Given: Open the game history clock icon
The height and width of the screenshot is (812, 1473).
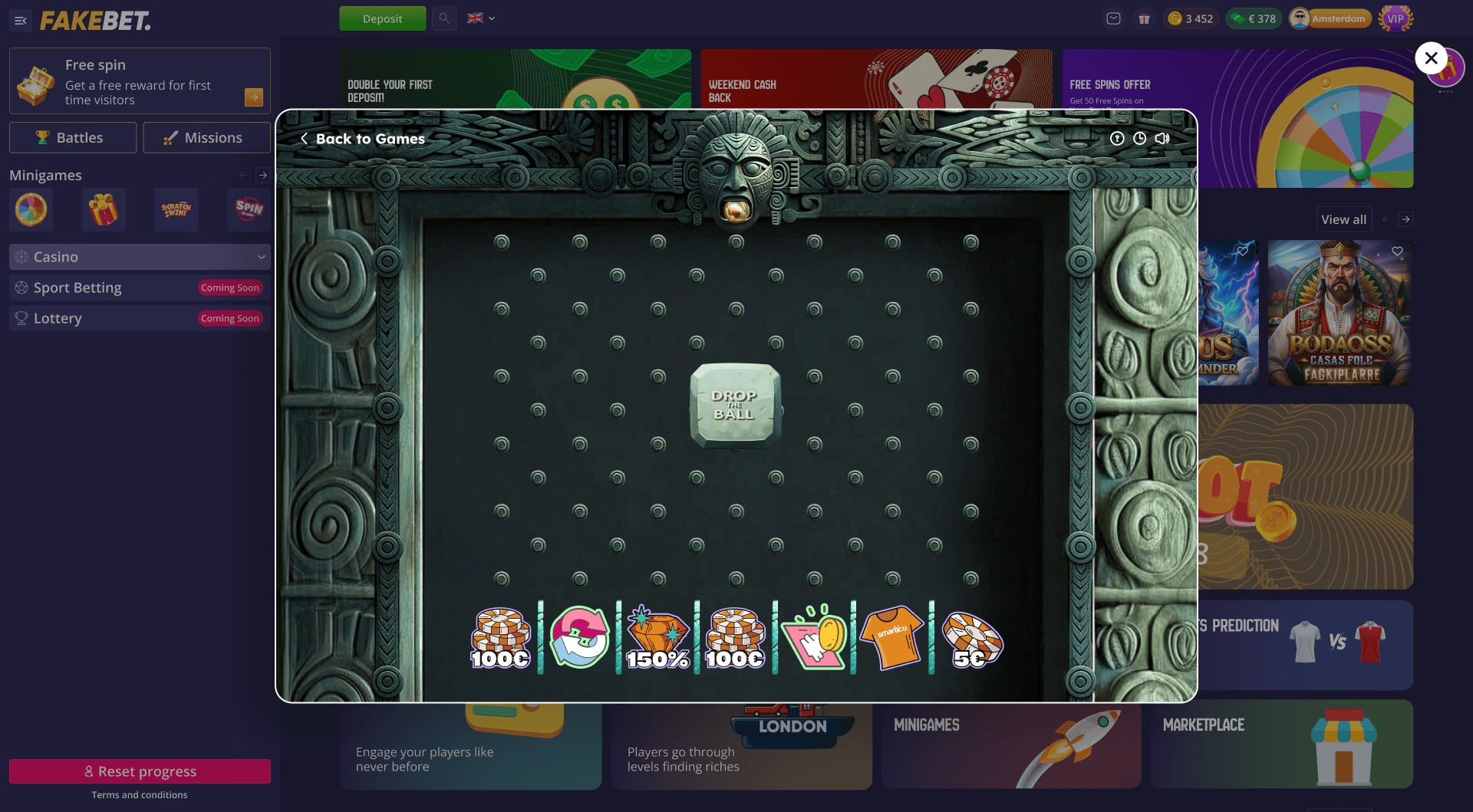Looking at the screenshot, I should pos(1140,139).
